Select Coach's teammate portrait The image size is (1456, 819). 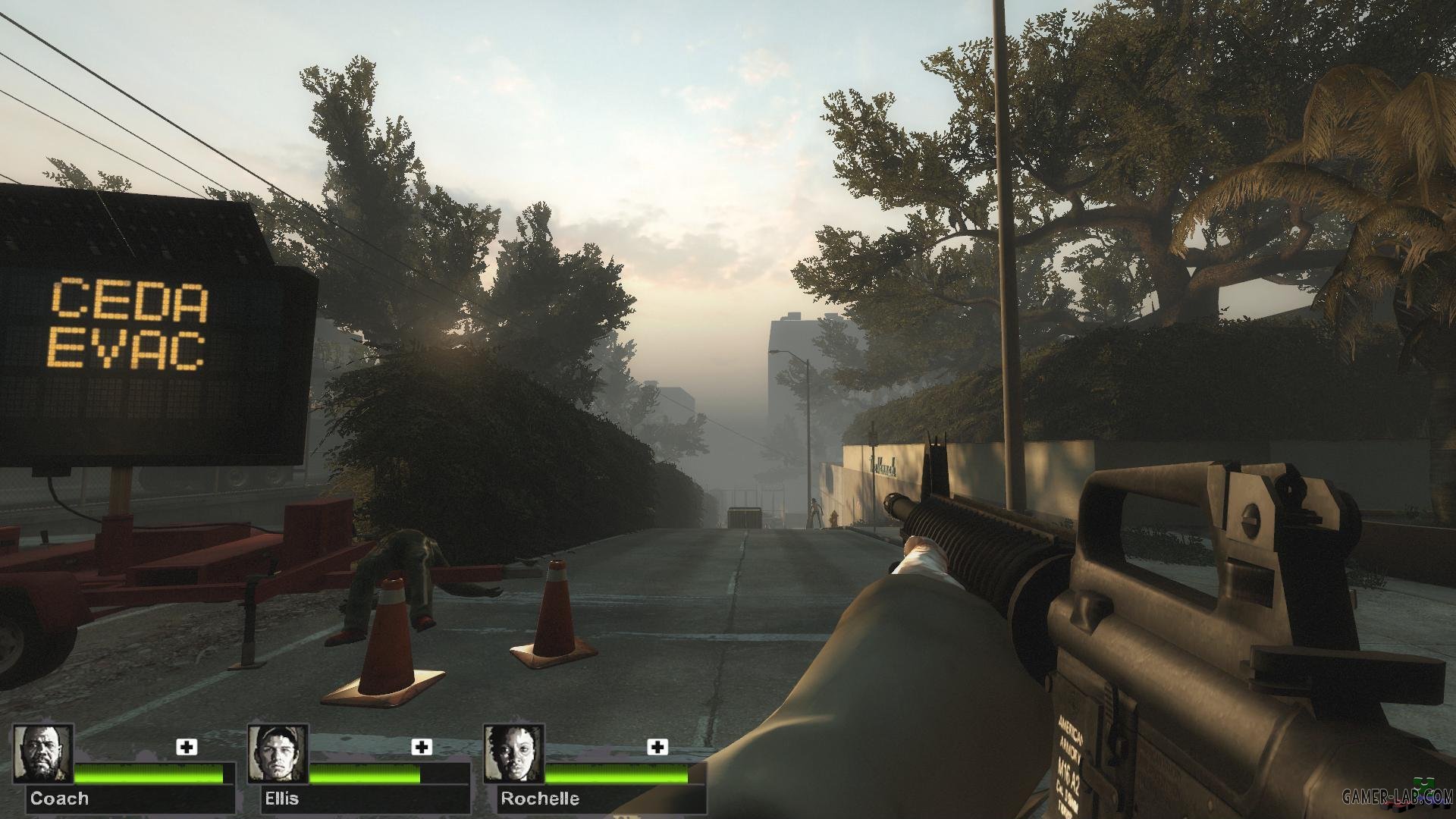[x=43, y=753]
